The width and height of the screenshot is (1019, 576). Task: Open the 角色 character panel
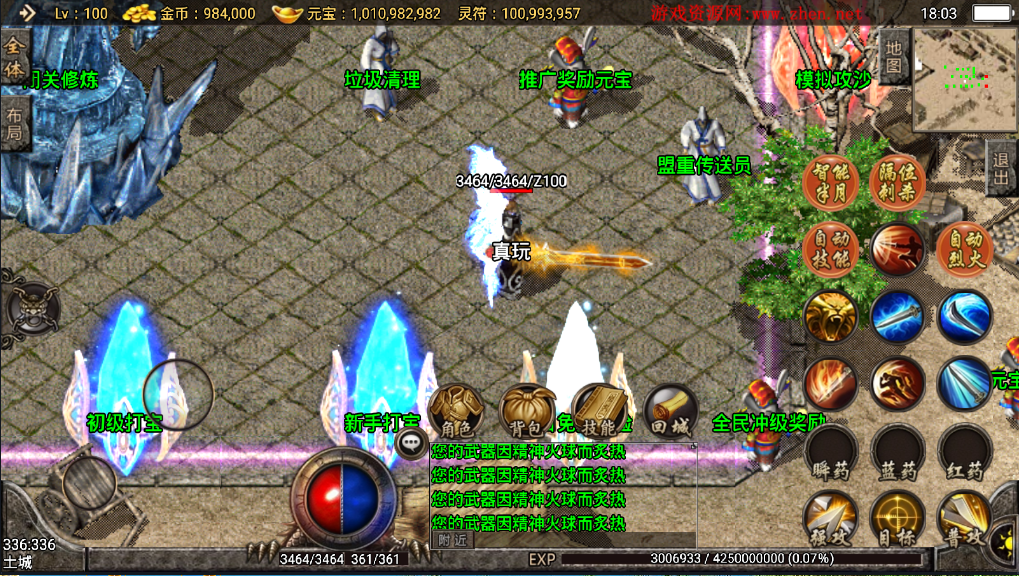pyautogui.click(x=456, y=410)
